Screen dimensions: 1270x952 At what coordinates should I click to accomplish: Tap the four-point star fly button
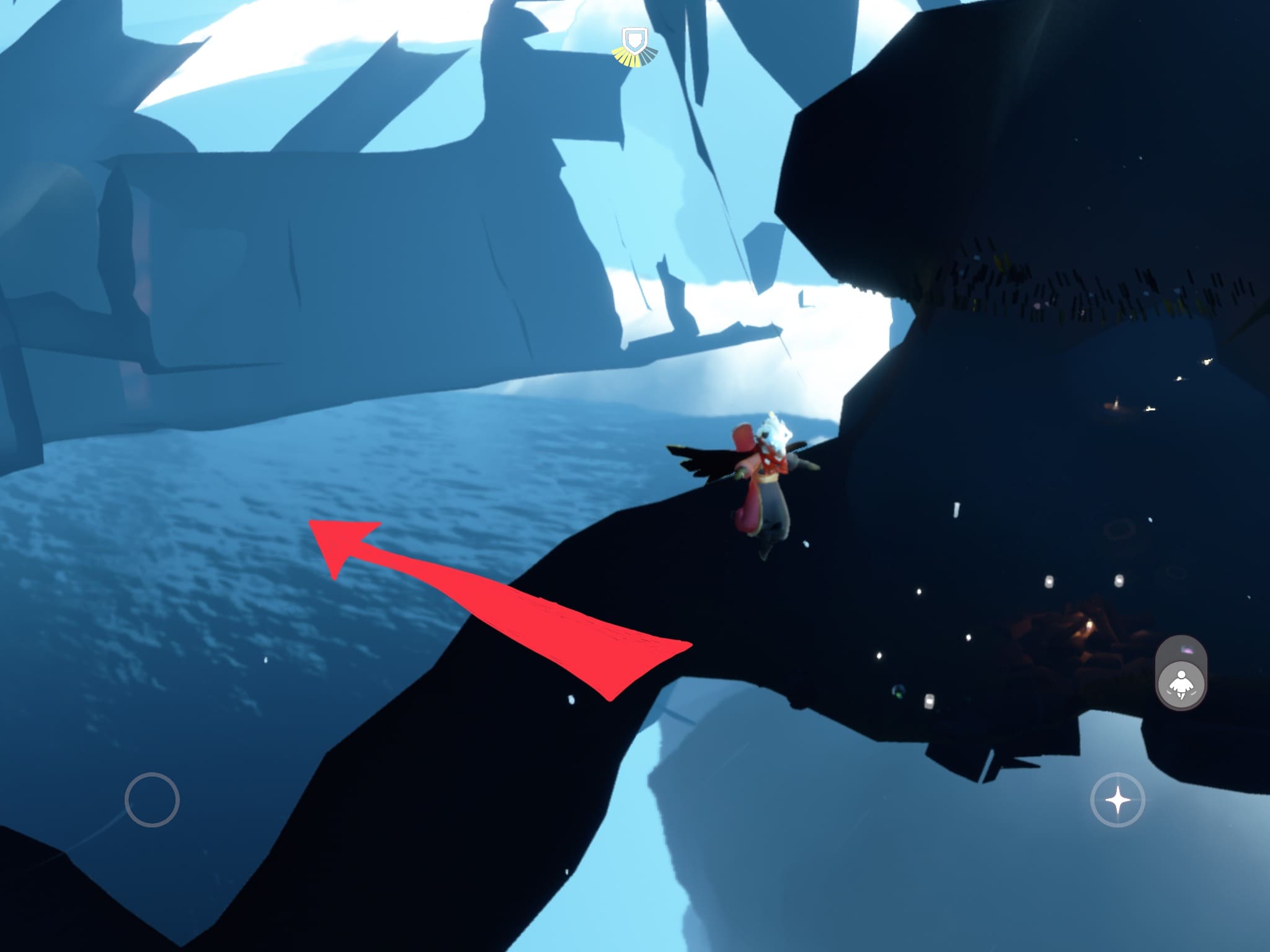click(x=1118, y=800)
